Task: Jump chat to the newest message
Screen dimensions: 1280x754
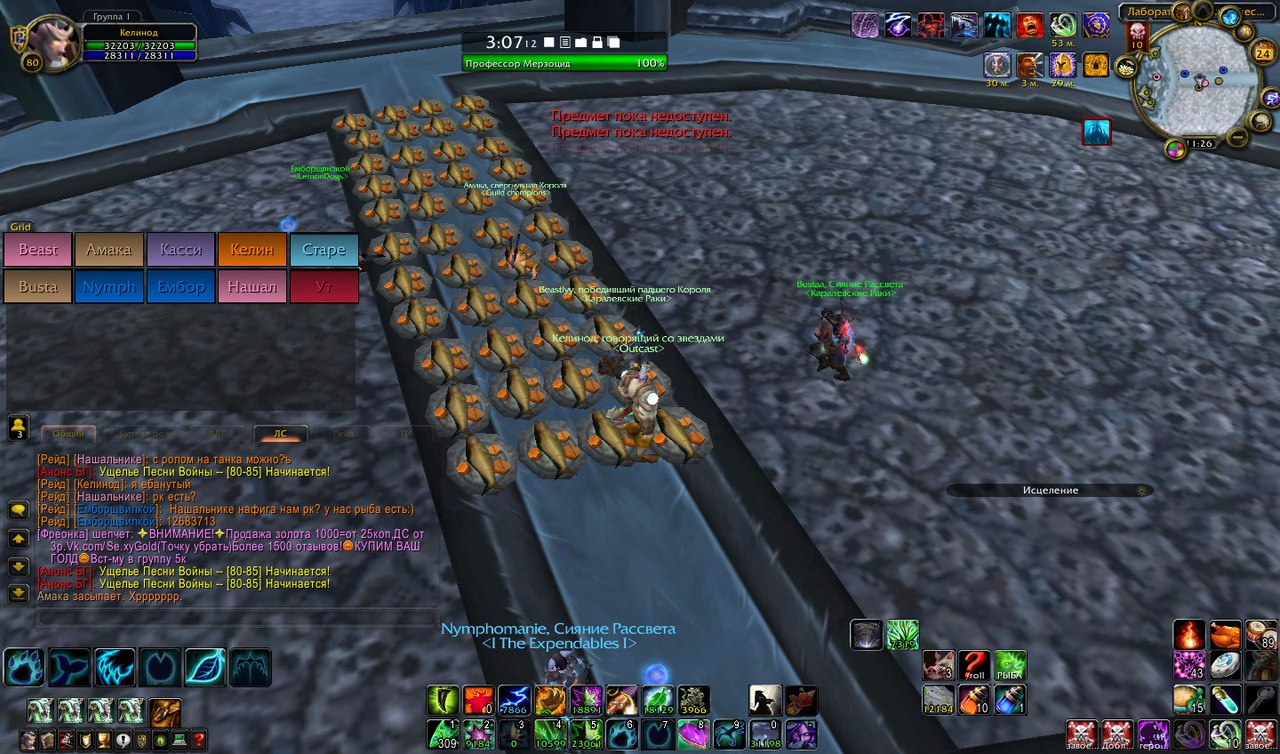Action: (18, 593)
